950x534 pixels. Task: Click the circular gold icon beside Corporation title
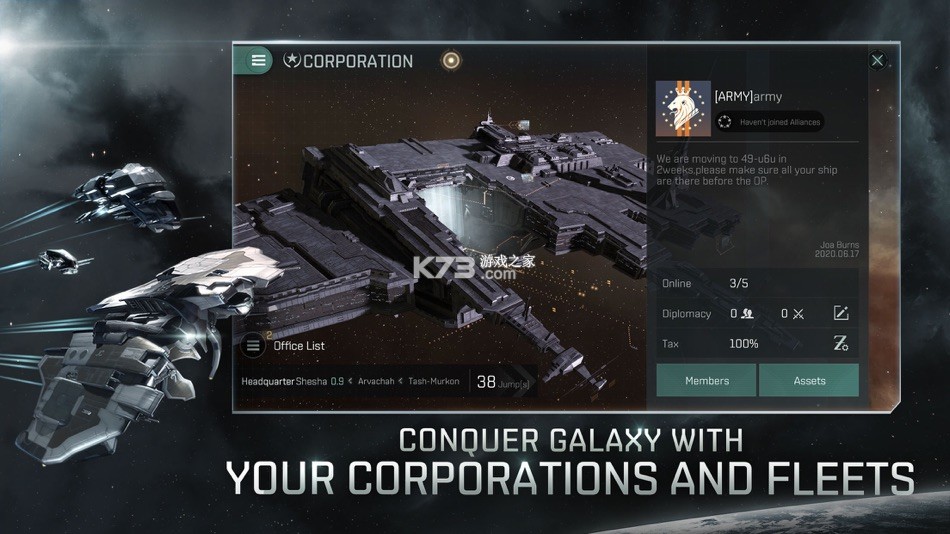451,61
